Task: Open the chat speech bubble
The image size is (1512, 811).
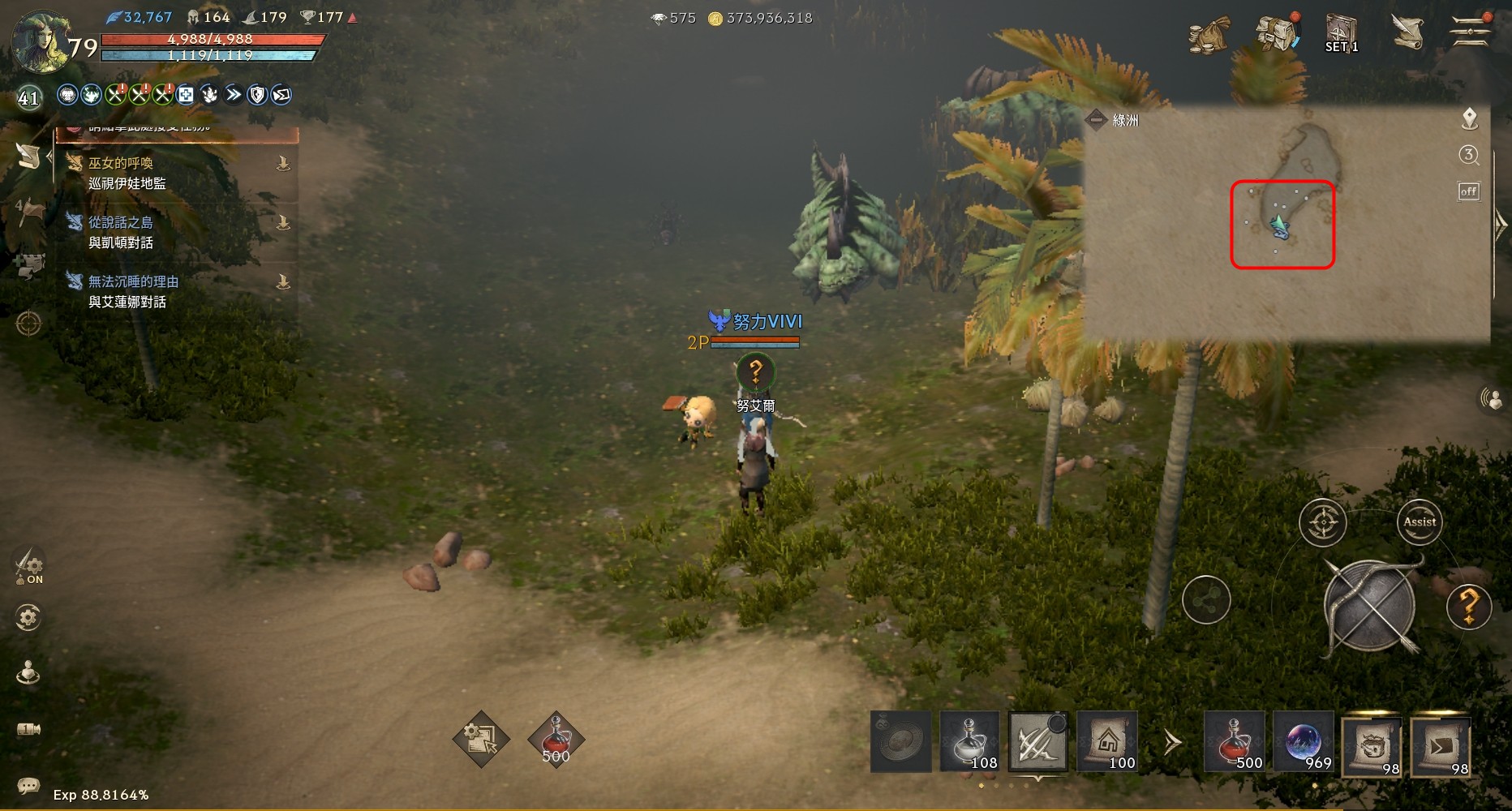Action: coord(28,785)
